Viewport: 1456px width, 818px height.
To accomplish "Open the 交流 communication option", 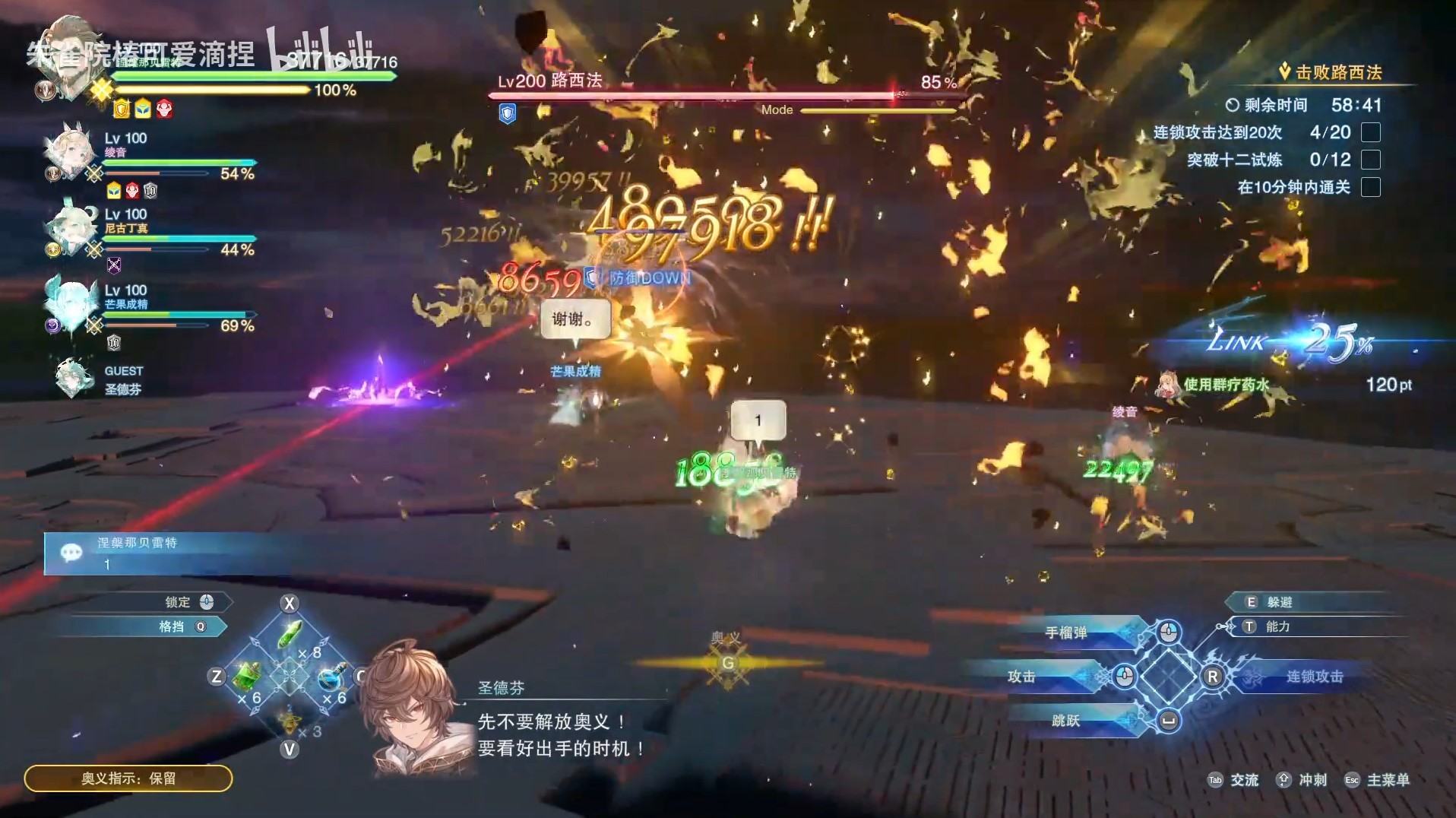I will [1243, 780].
